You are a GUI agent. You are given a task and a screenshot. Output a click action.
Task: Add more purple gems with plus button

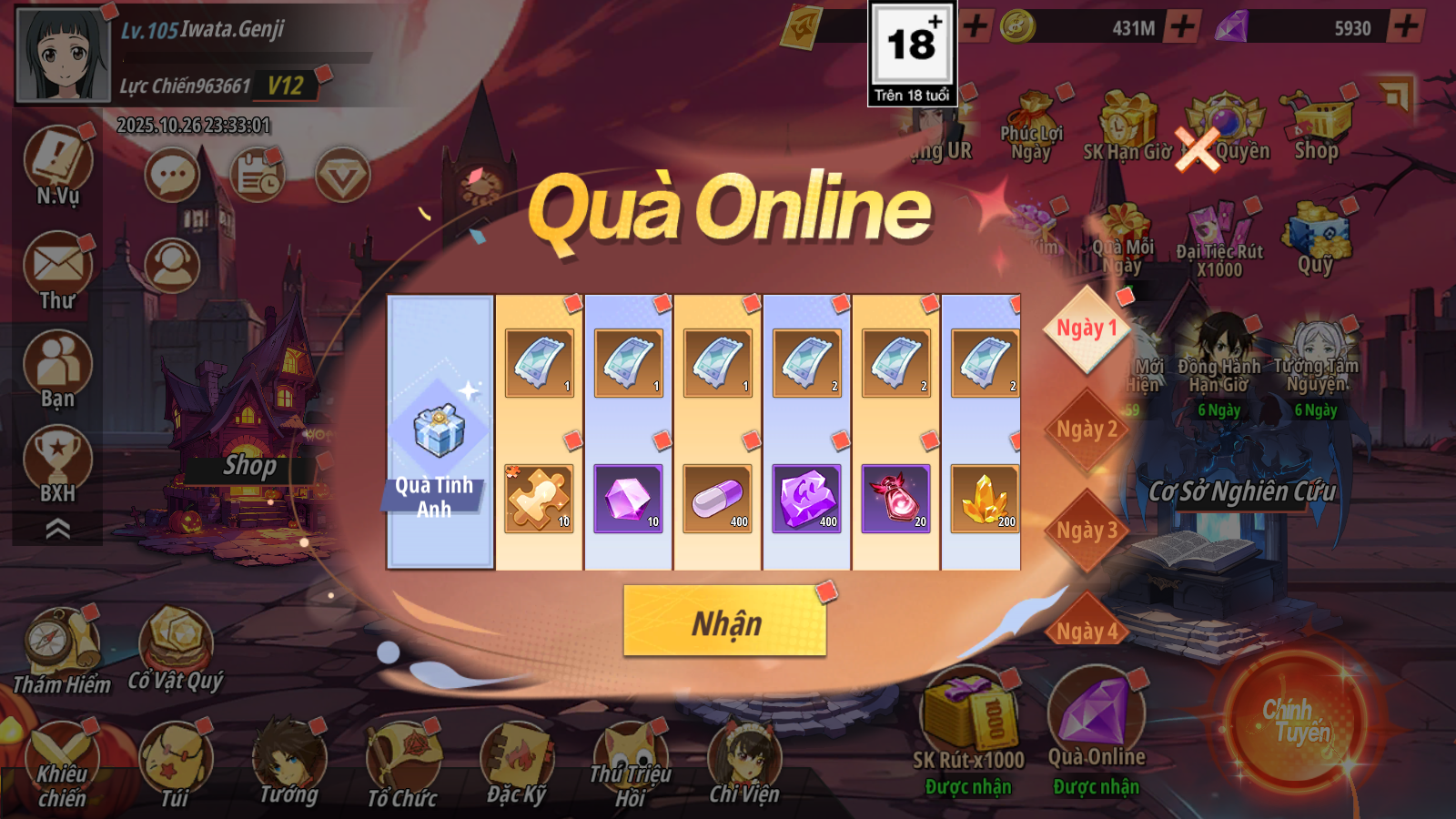point(1405,26)
